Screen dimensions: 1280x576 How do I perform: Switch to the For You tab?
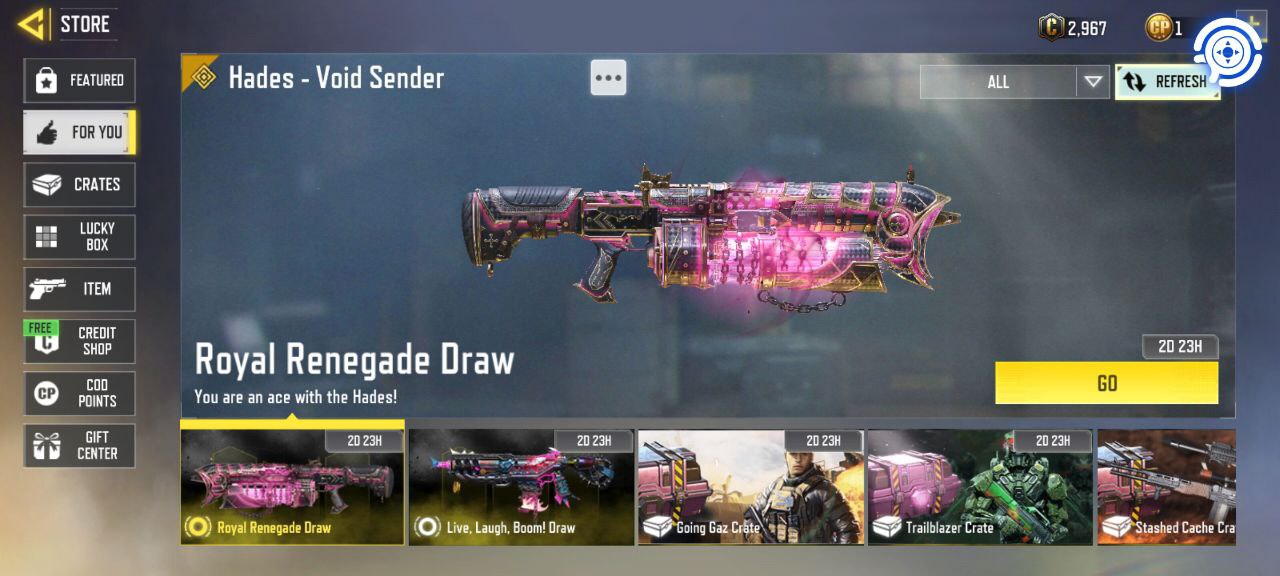click(x=79, y=132)
